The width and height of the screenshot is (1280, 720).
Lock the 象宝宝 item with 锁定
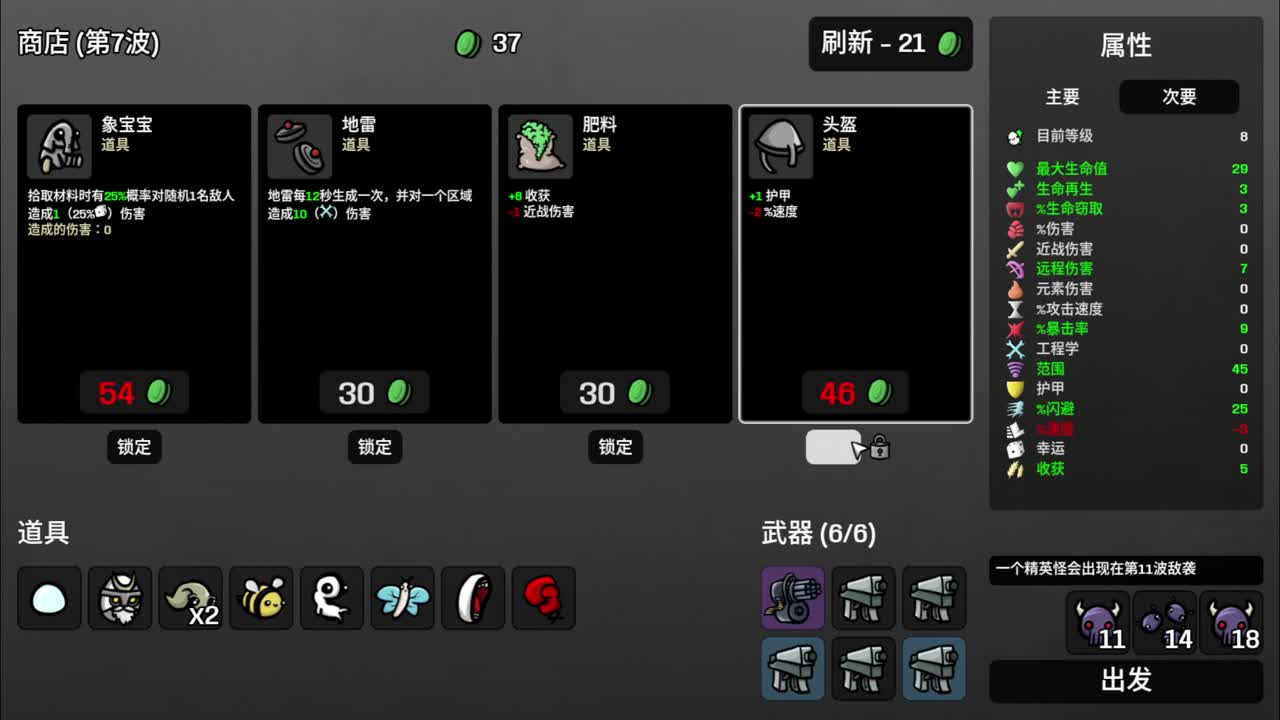(134, 447)
